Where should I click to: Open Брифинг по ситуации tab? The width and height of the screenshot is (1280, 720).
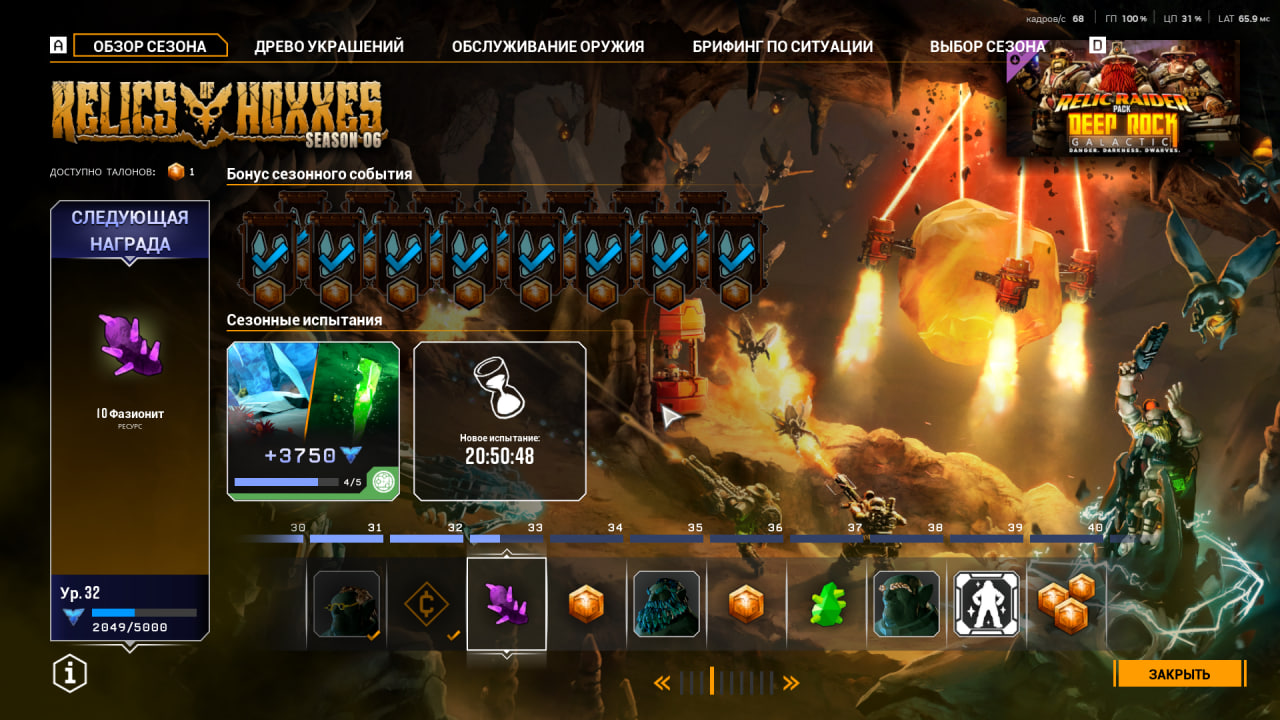pyautogui.click(x=783, y=46)
